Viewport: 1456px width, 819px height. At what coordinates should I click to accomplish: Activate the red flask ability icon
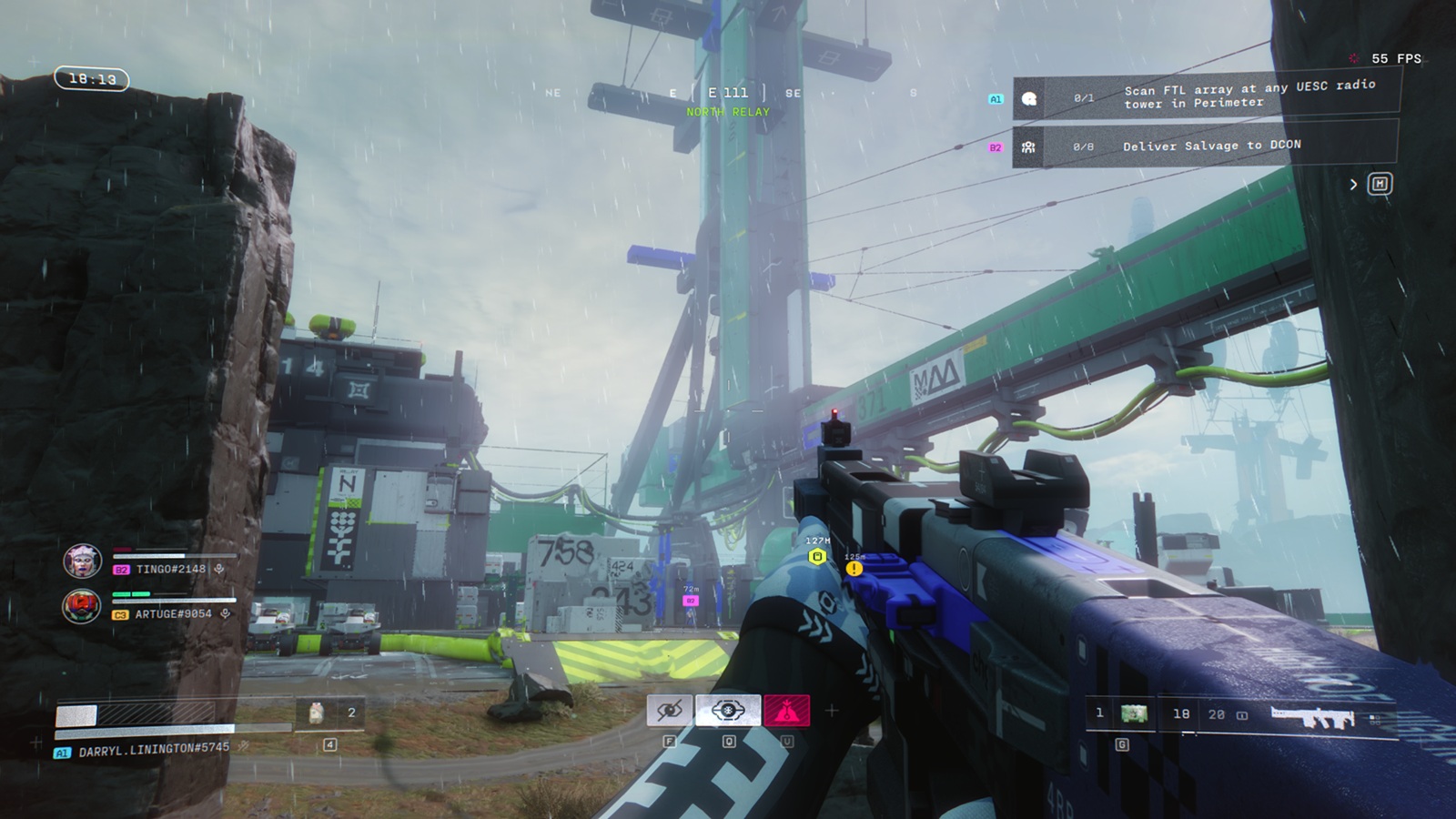(787, 711)
